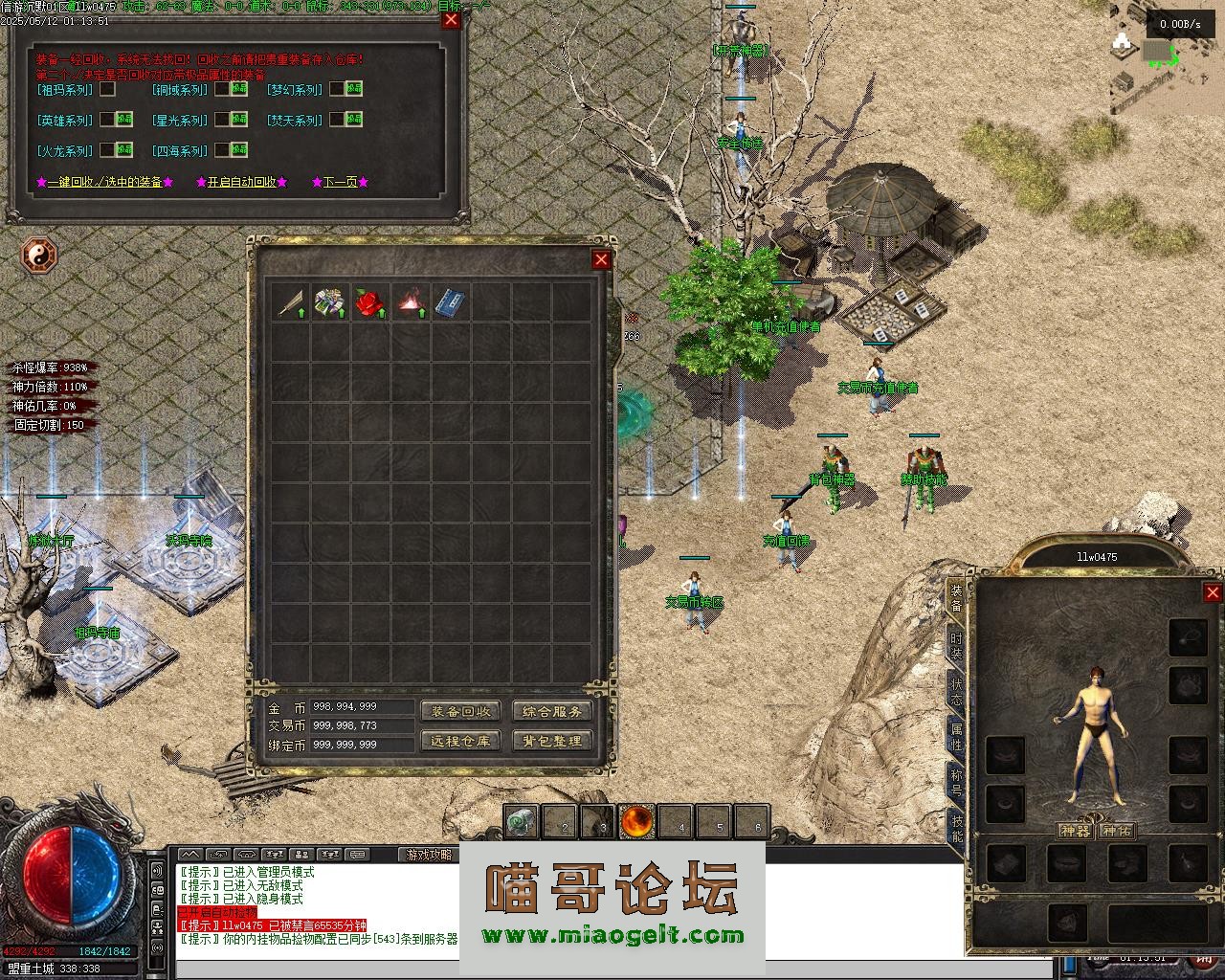Open 综合服务 general services
Image resolution: width=1225 pixels, height=980 pixels.
[552, 711]
